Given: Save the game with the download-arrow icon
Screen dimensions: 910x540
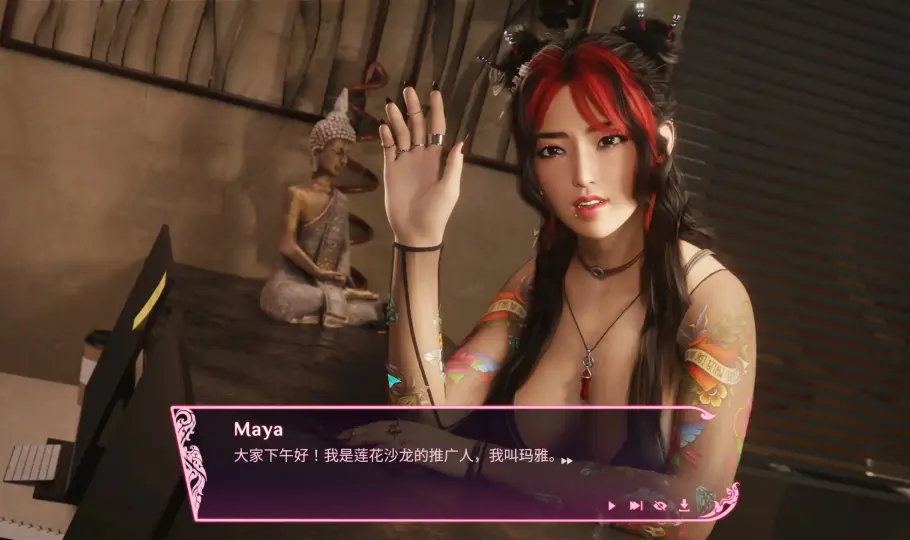Looking at the screenshot, I should pos(684,506).
